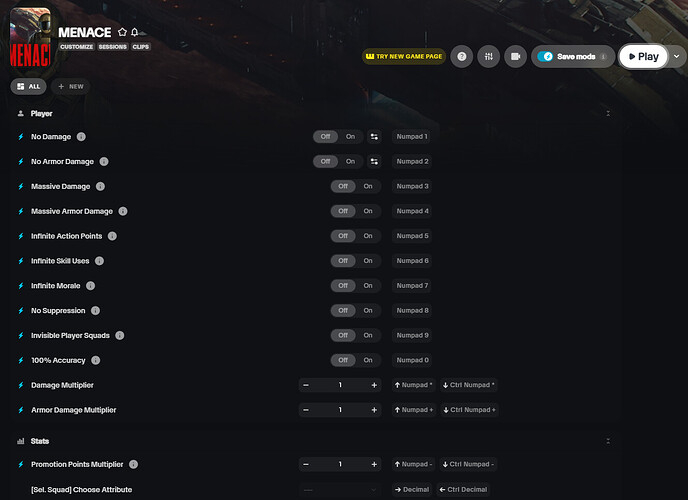Enable the 100% Accuracy cheat
The image size is (688, 500).
point(368,360)
